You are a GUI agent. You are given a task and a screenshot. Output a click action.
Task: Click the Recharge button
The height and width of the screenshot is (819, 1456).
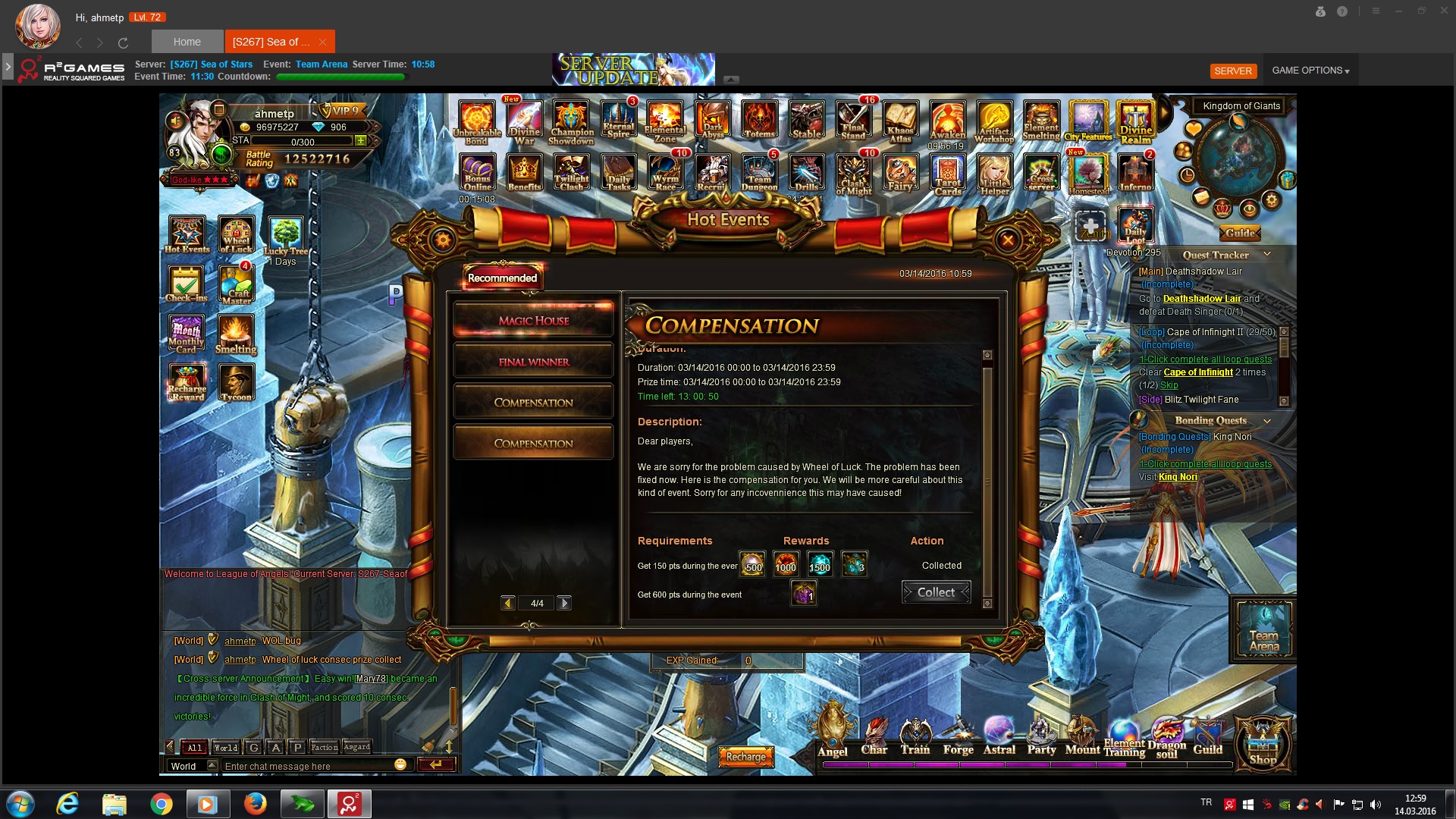(746, 756)
